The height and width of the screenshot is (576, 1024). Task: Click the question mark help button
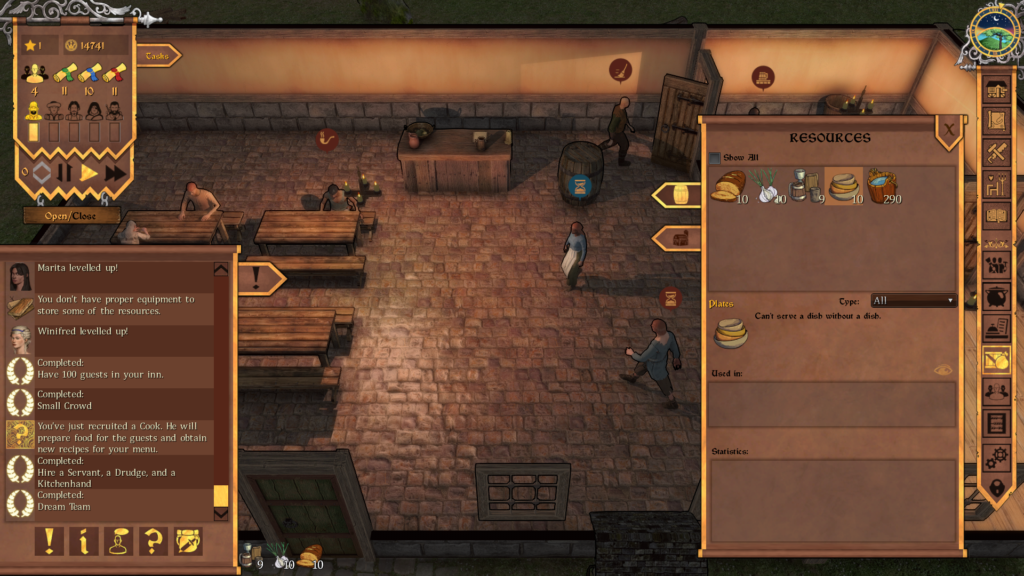pos(153,541)
